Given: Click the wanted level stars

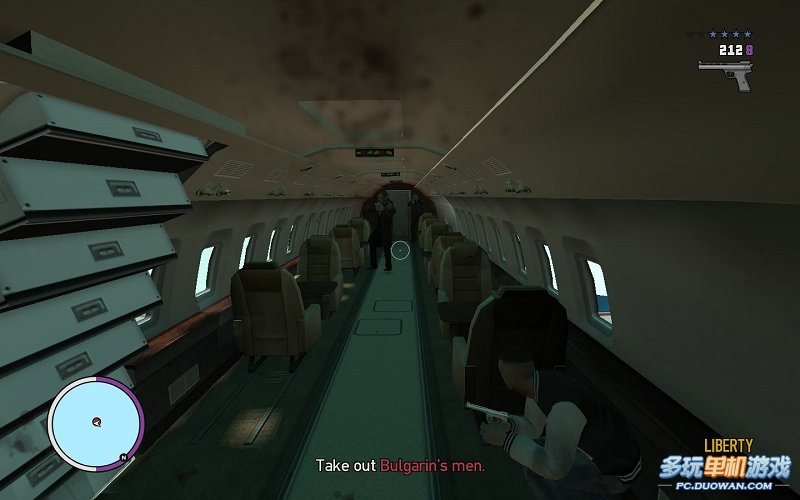Looking at the screenshot, I should (x=730, y=34).
